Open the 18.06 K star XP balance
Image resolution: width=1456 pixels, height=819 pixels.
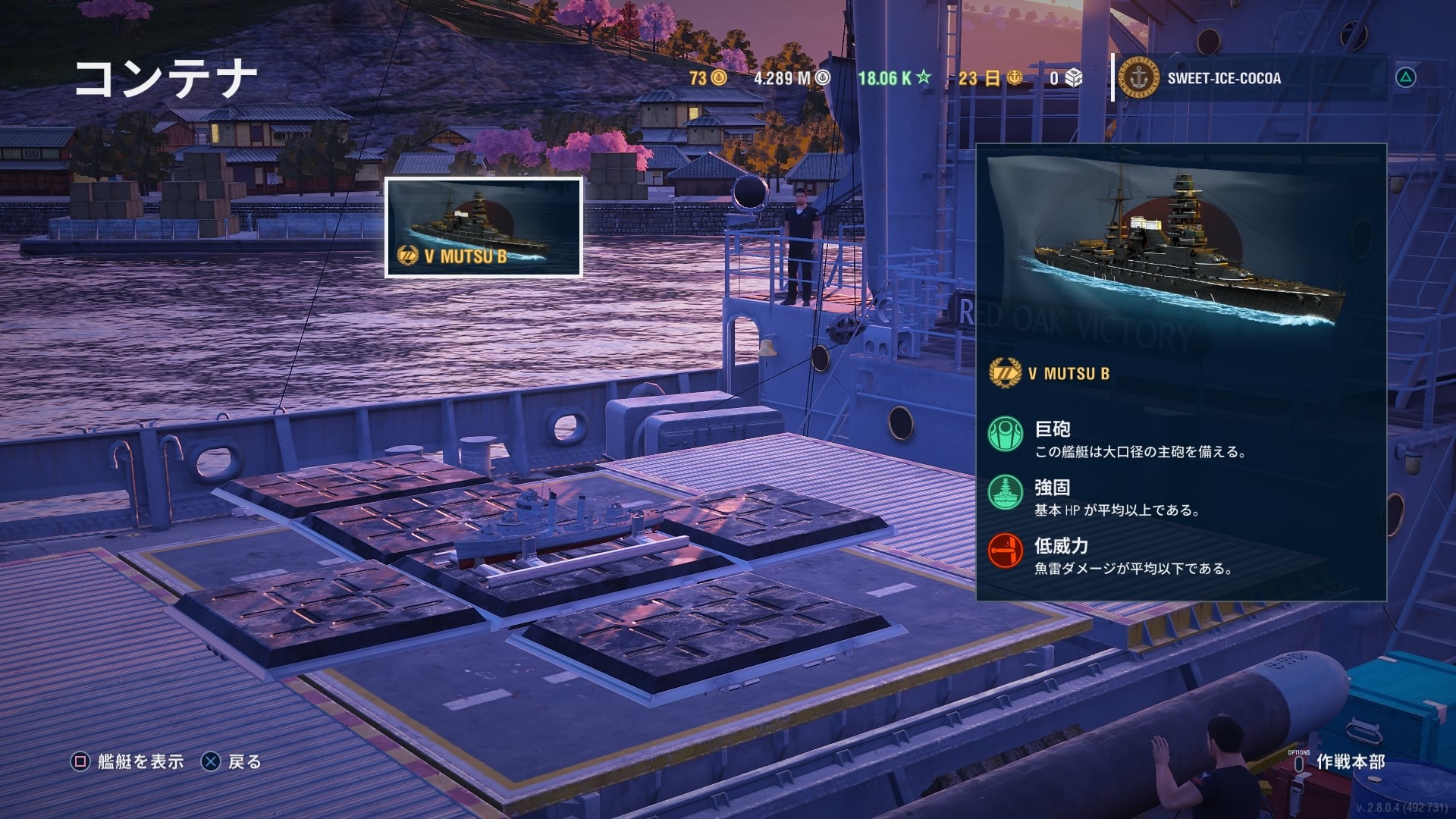[894, 78]
